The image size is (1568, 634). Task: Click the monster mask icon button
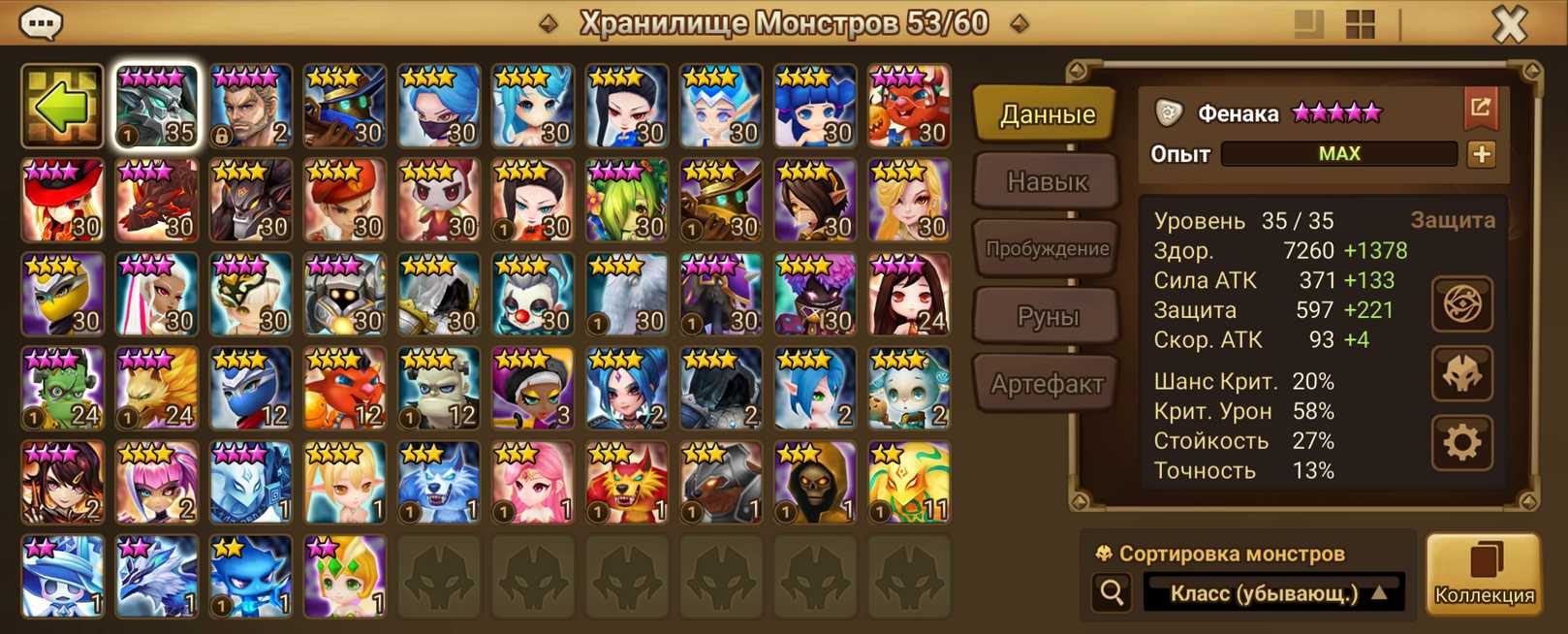click(x=1461, y=374)
